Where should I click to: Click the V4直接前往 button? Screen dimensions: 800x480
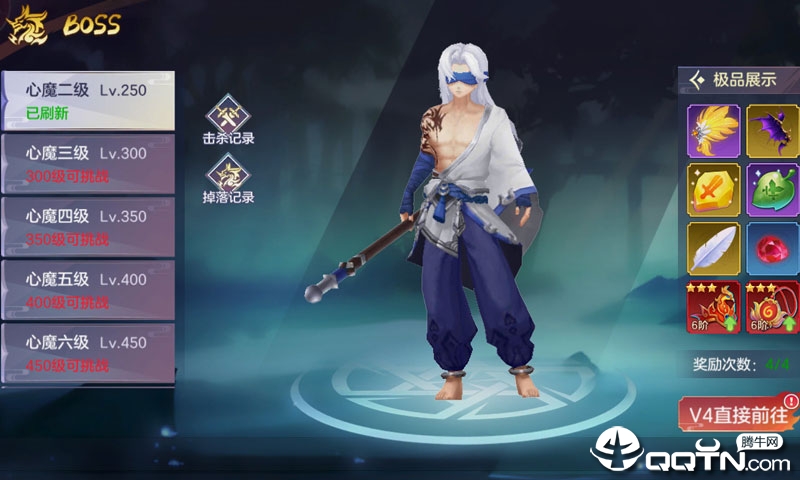click(738, 413)
